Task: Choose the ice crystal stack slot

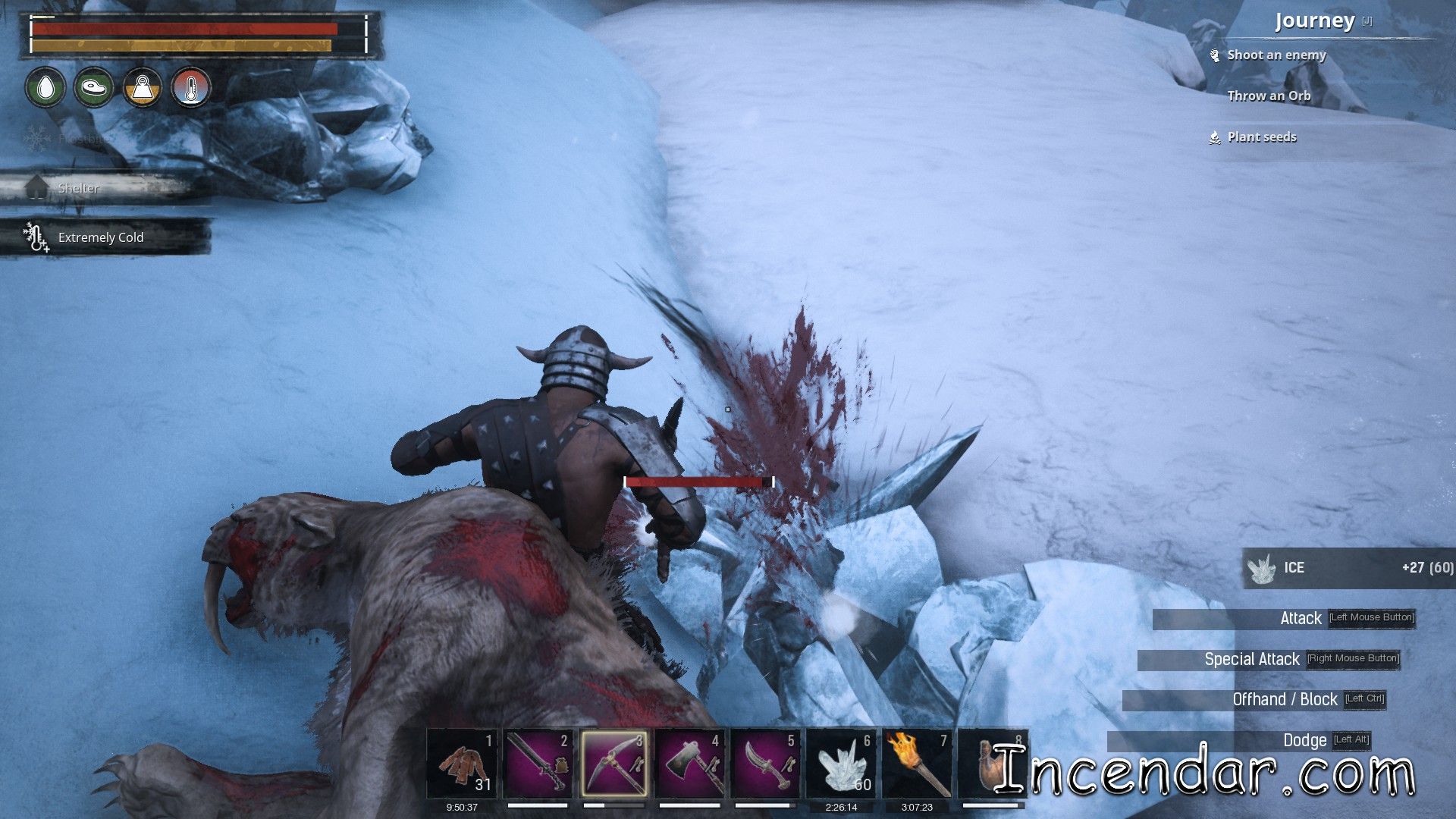Action: (841, 764)
